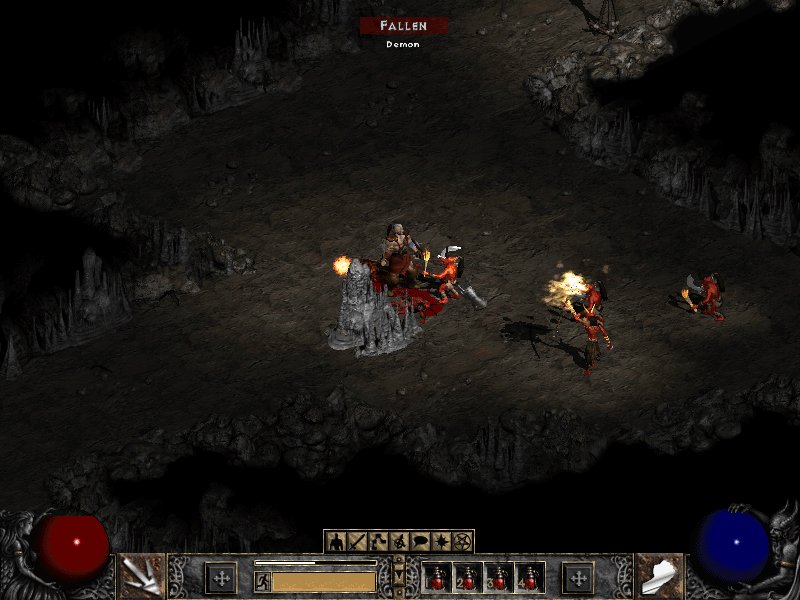Use the red potion in belt slot 1
Image resolution: width=800 pixels, height=600 pixels.
437,578
